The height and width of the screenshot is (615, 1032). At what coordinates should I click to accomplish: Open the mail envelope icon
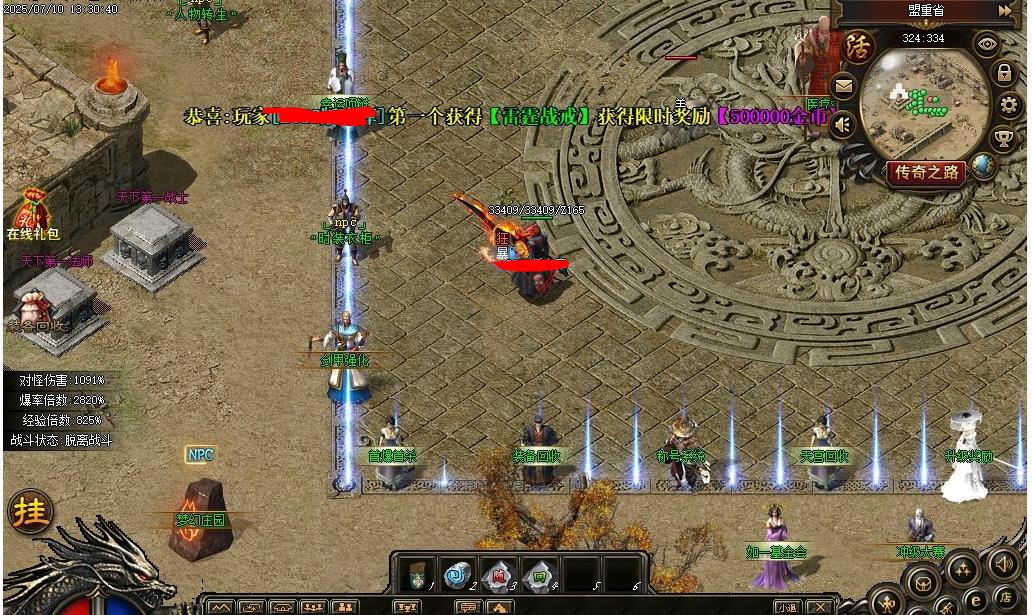tap(844, 86)
